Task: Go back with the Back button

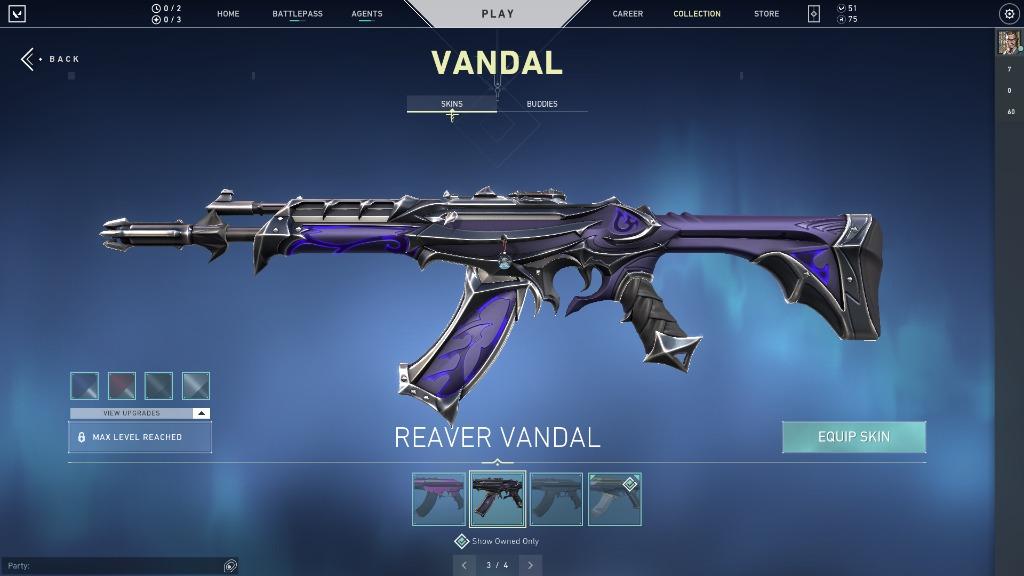Action: point(51,59)
